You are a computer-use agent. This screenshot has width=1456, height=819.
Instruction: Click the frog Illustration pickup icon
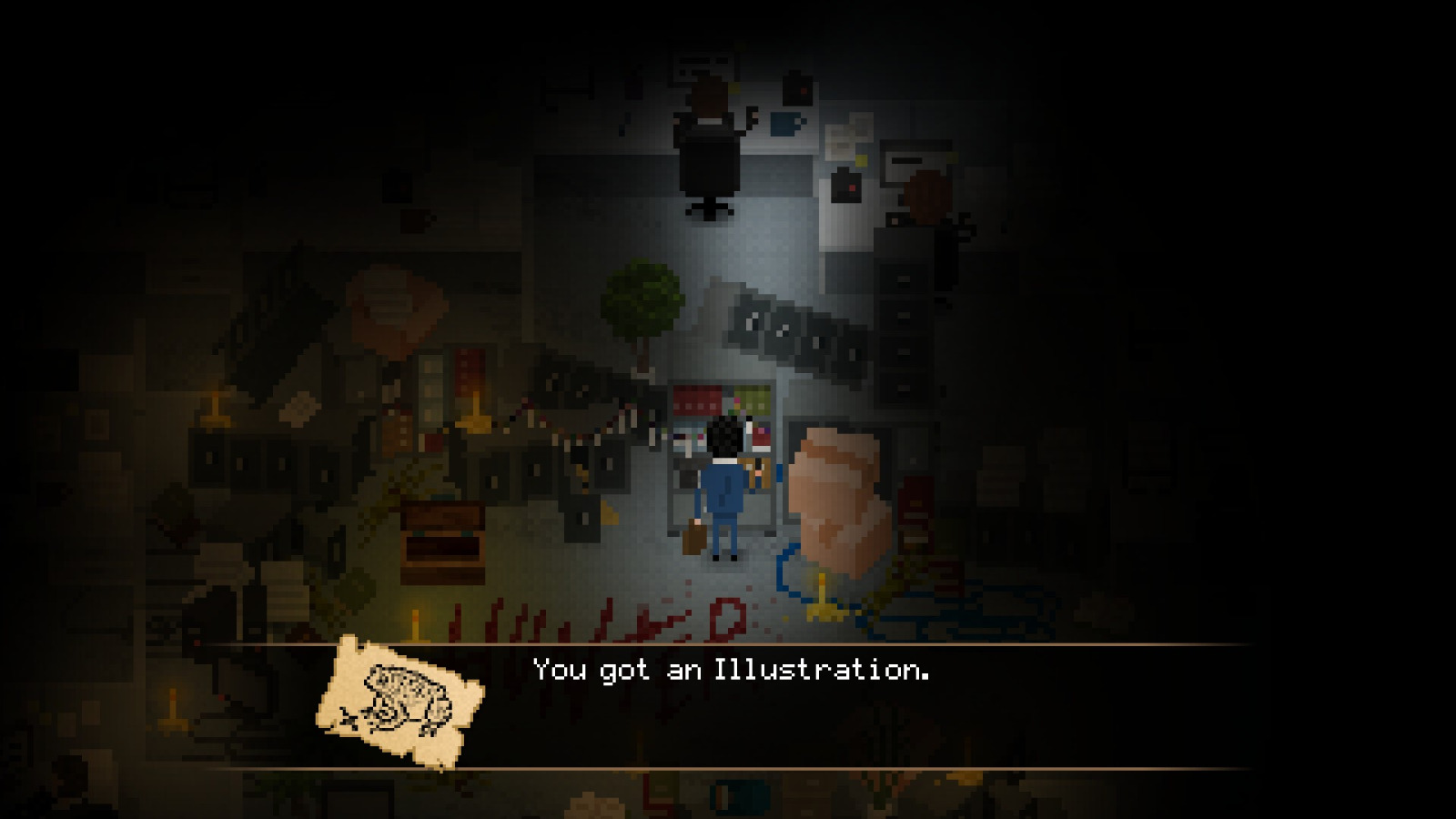[x=400, y=701]
